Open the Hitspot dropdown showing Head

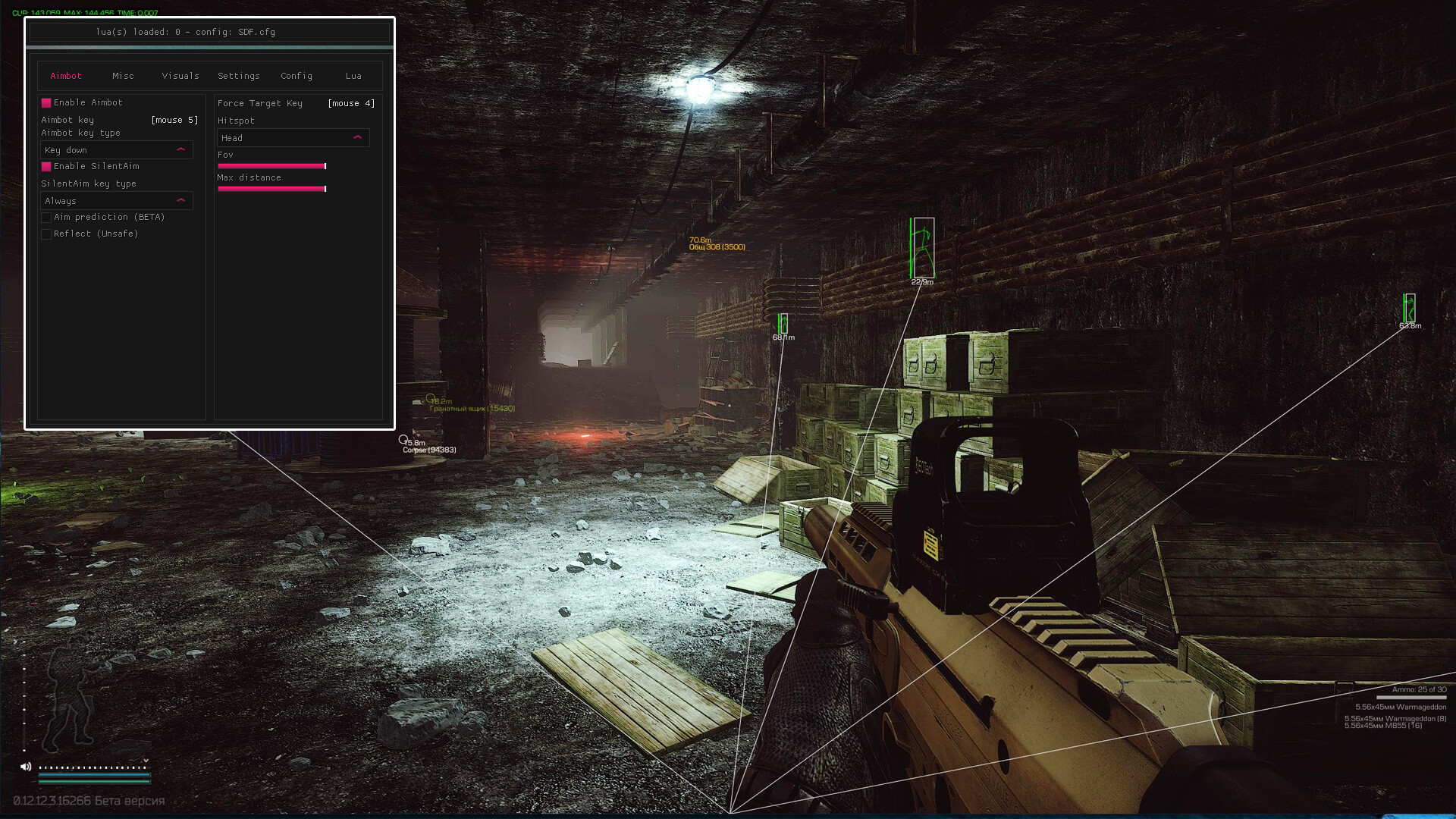(x=293, y=137)
